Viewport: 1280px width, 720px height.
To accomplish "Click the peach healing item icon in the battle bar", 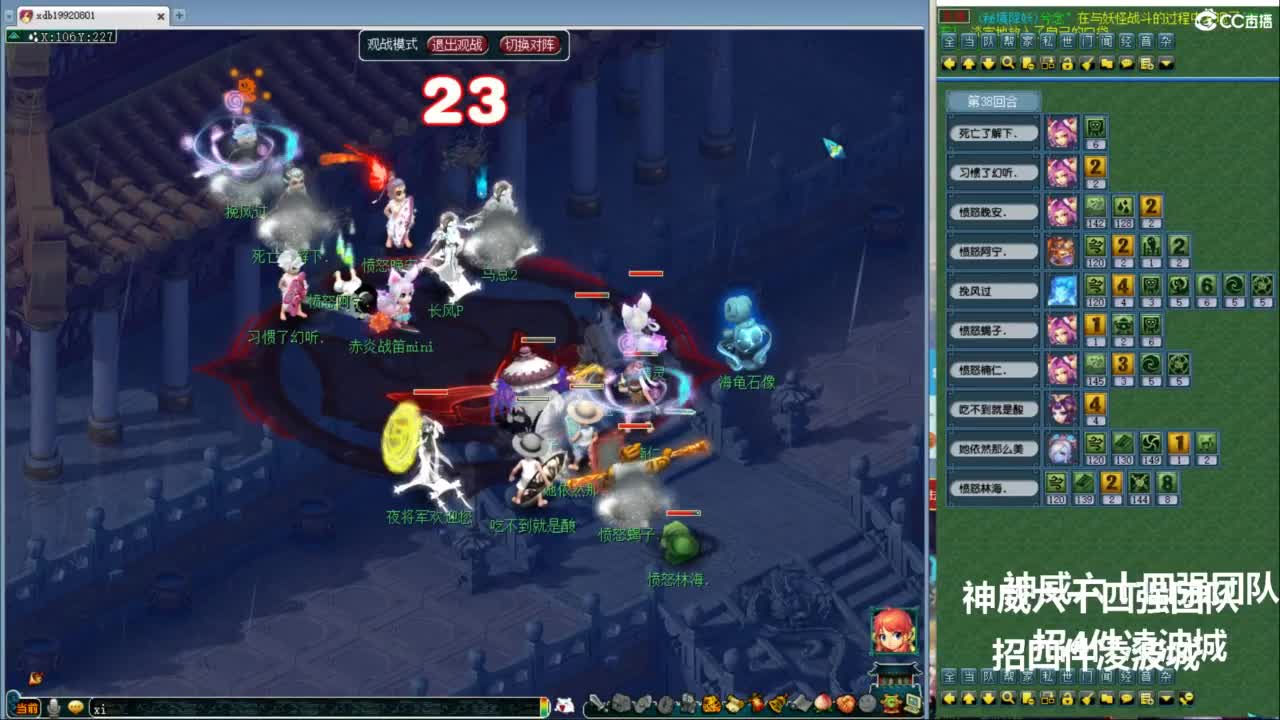I will coord(821,702).
